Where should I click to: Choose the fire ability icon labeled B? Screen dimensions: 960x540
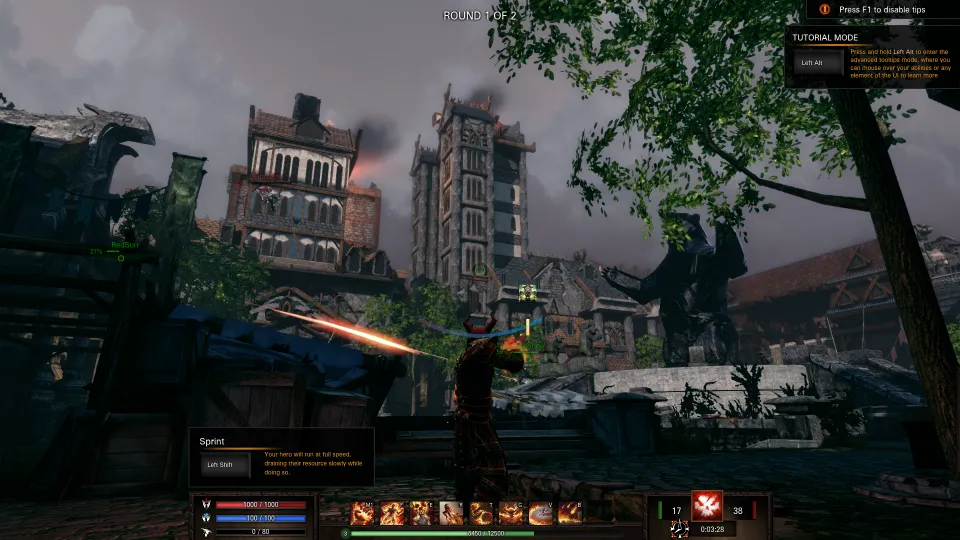(x=570, y=513)
